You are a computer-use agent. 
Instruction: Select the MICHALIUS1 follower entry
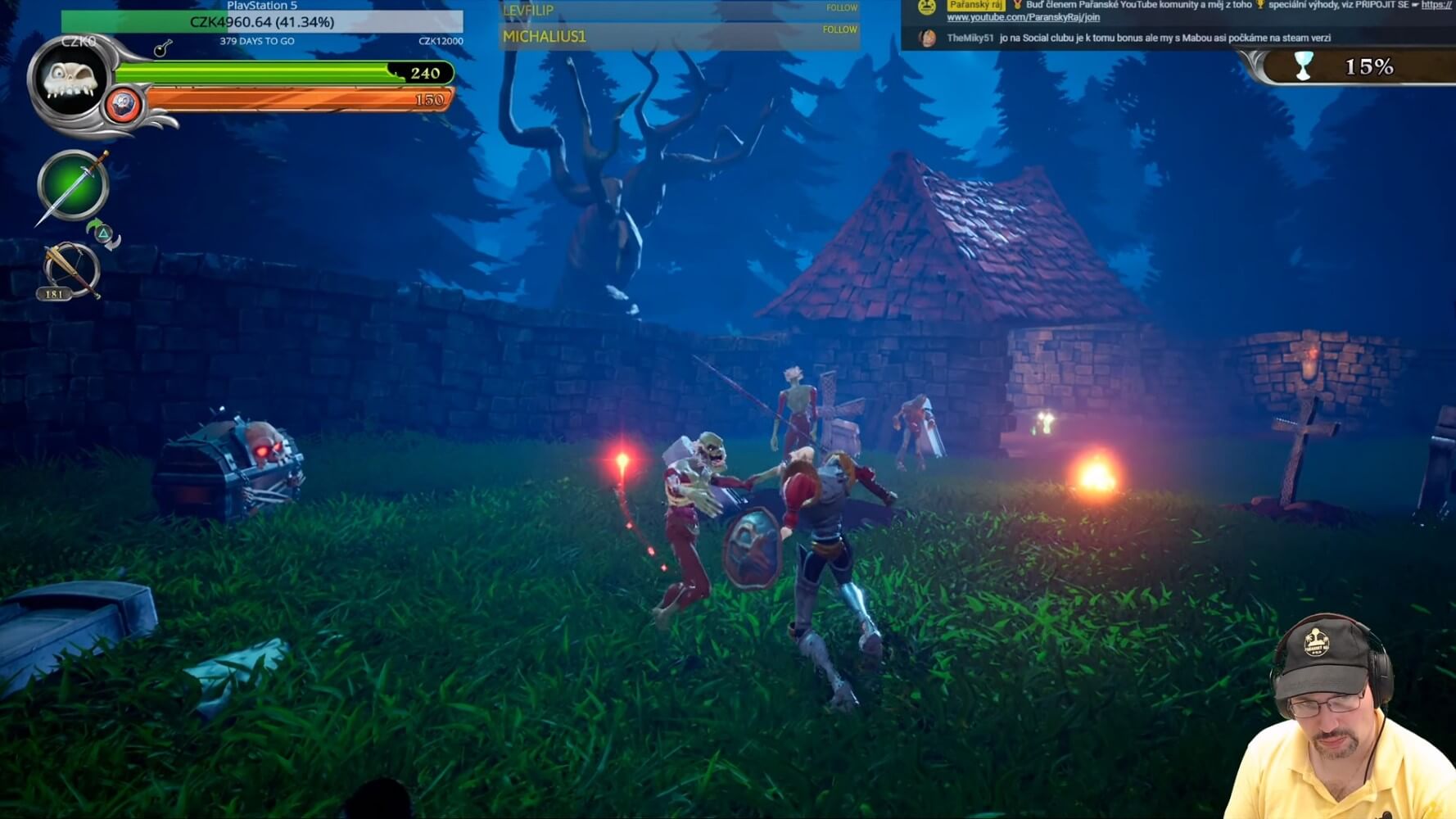(x=545, y=36)
